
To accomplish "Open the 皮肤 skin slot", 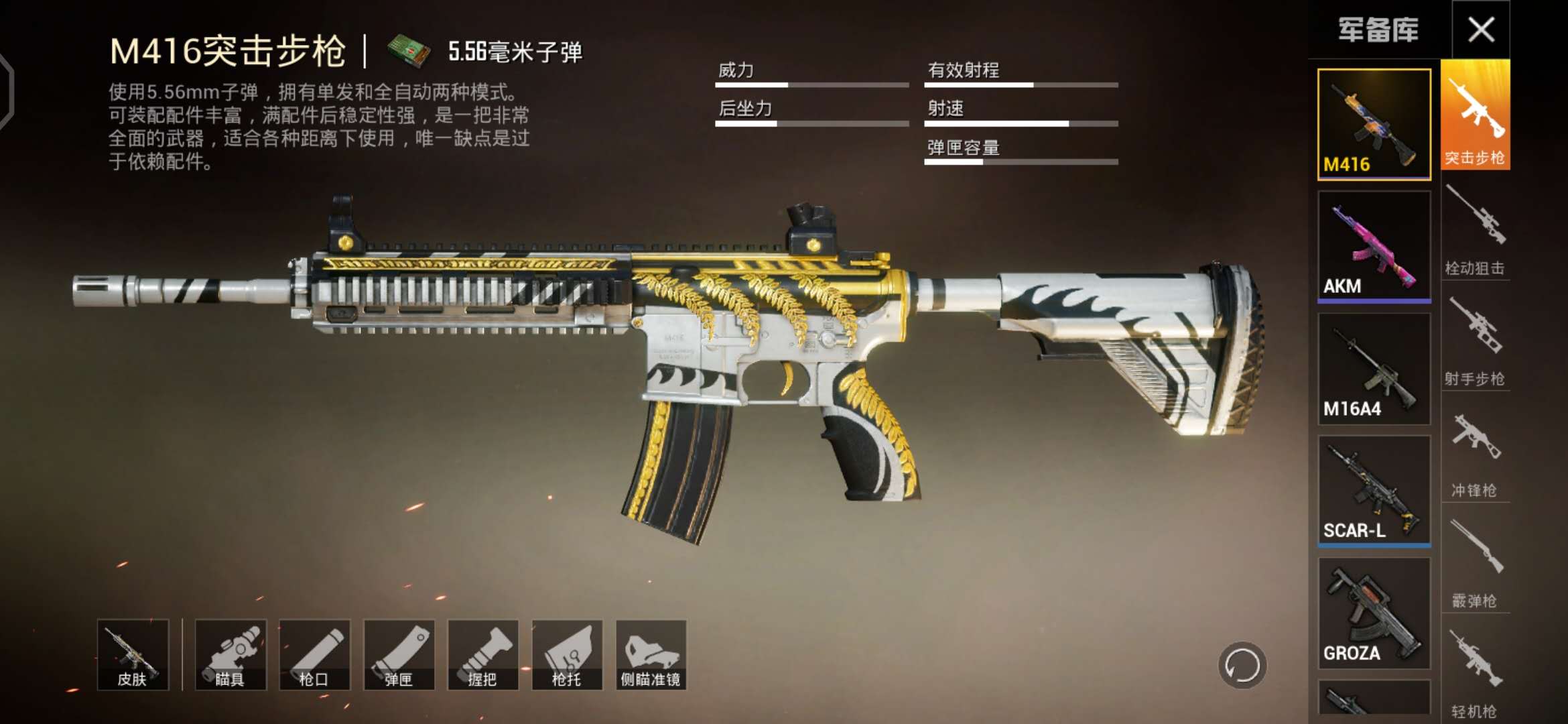I will pyautogui.click(x=133, y=655).
